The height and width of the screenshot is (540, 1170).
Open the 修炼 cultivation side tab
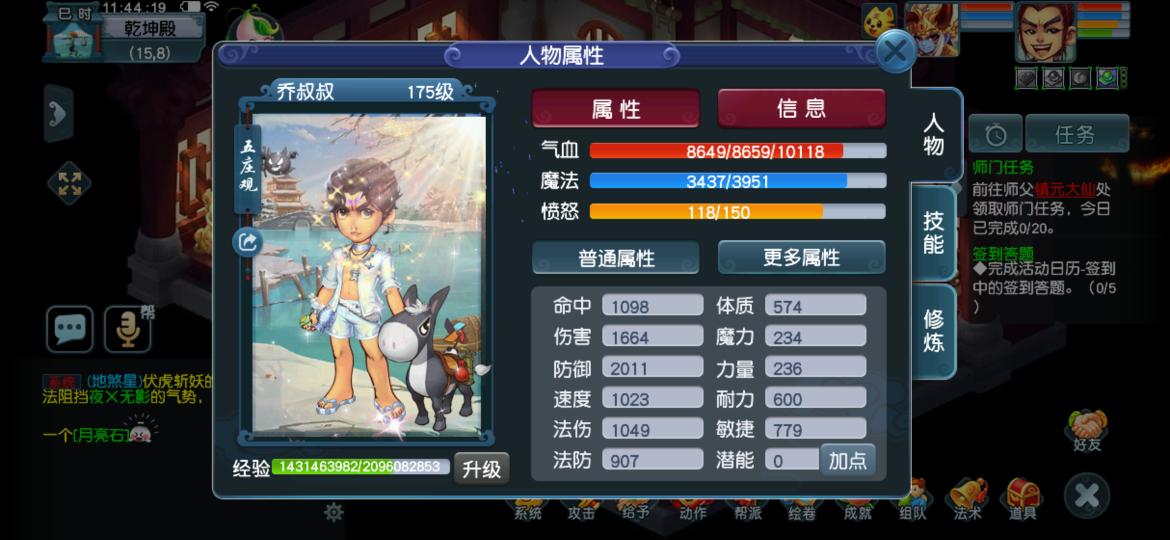(x=933, y=331)
